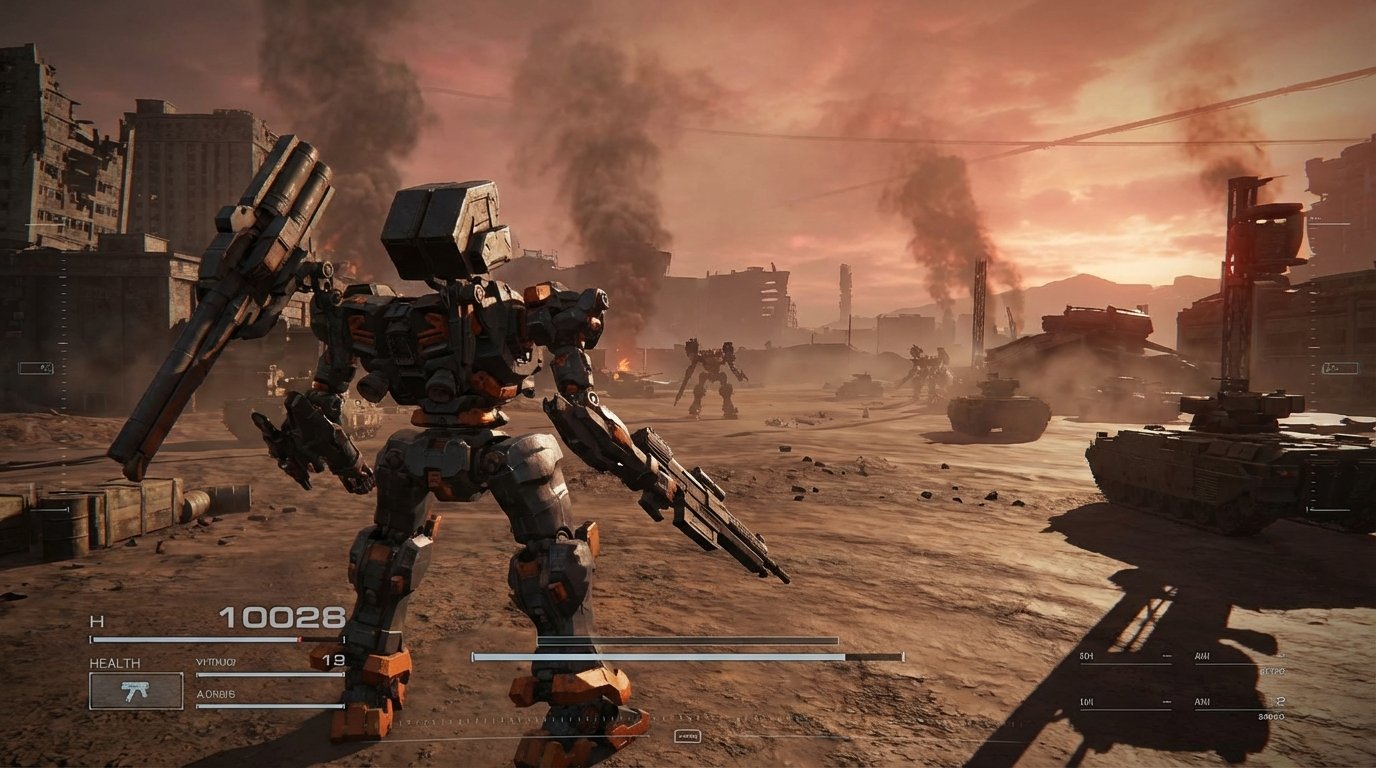Click the BLYPO ammo indicator on the right
The width and height of the screenshot is (1376, 768).
[1273, 670]
